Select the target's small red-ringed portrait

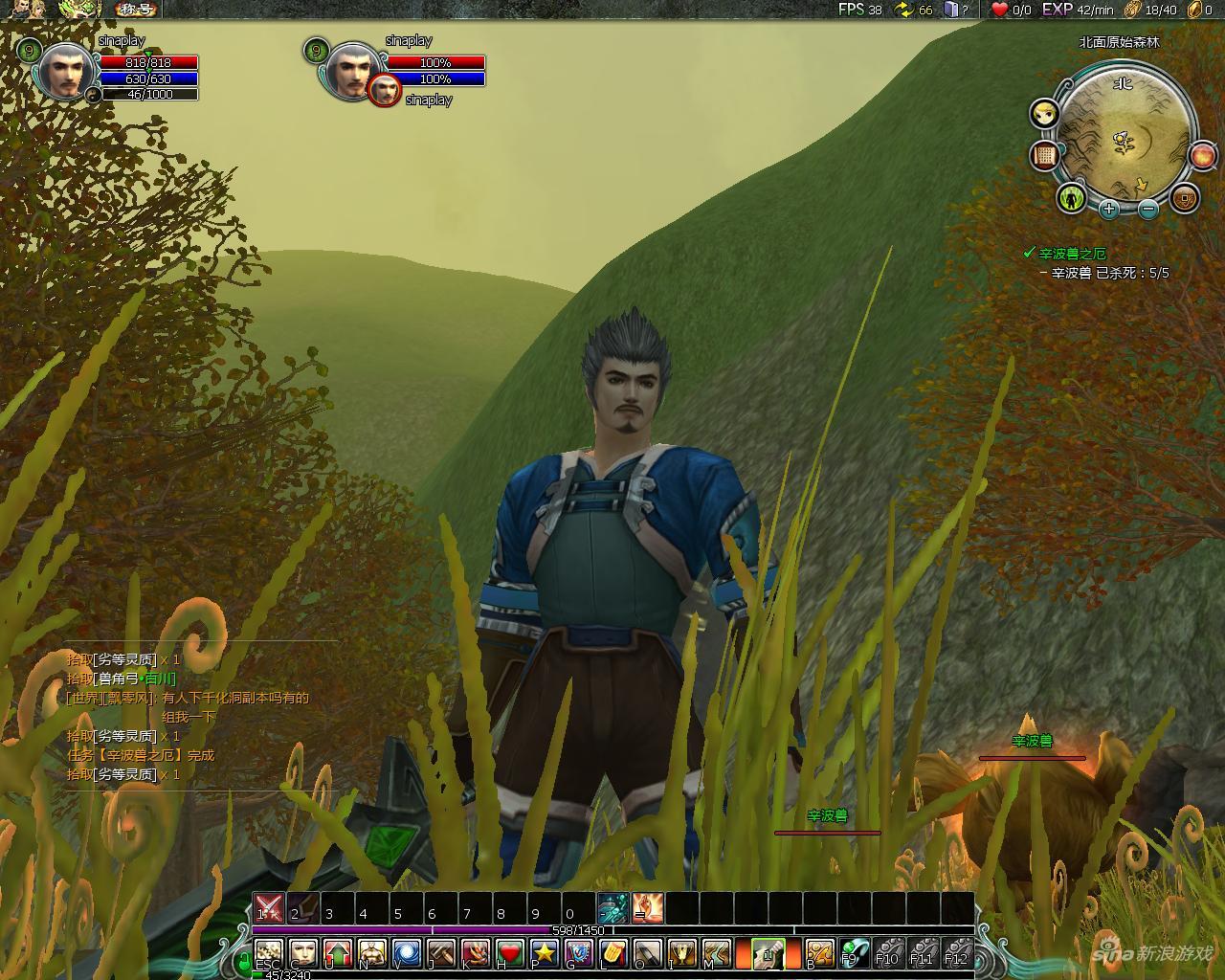point(385,91)
